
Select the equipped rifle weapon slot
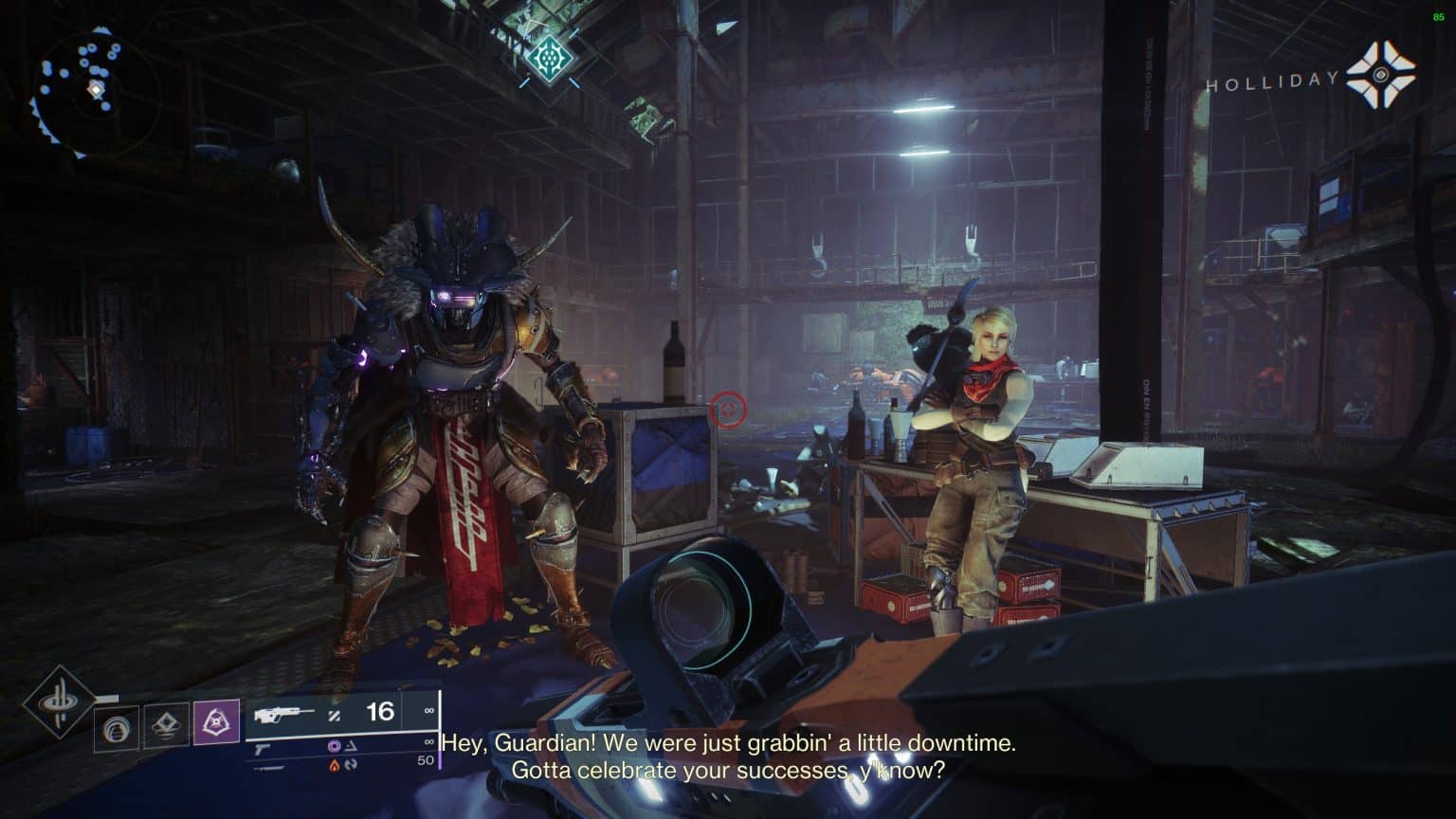[332, 713]
